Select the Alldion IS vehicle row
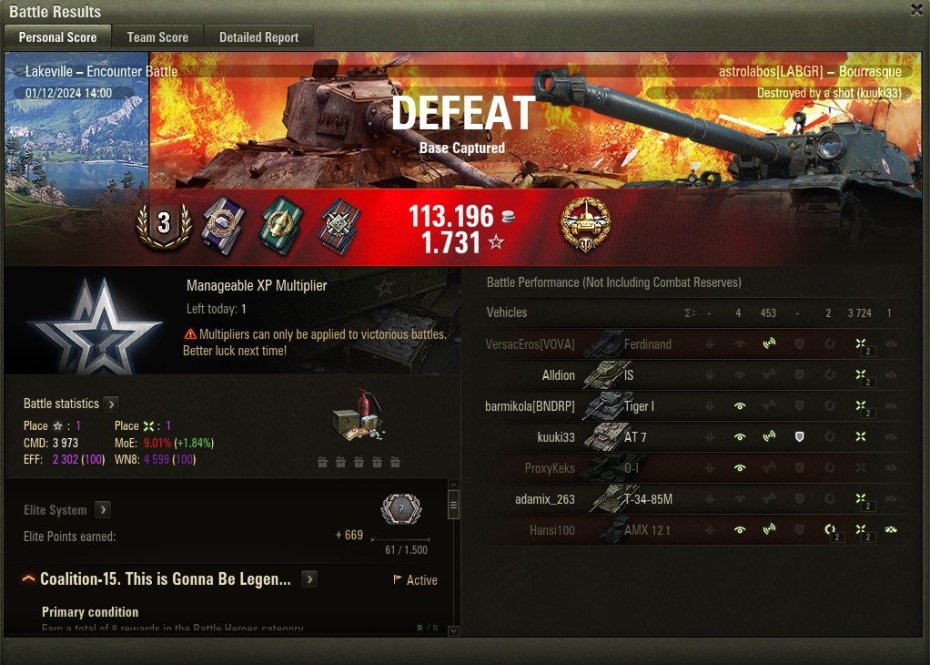 click(690, 375)
